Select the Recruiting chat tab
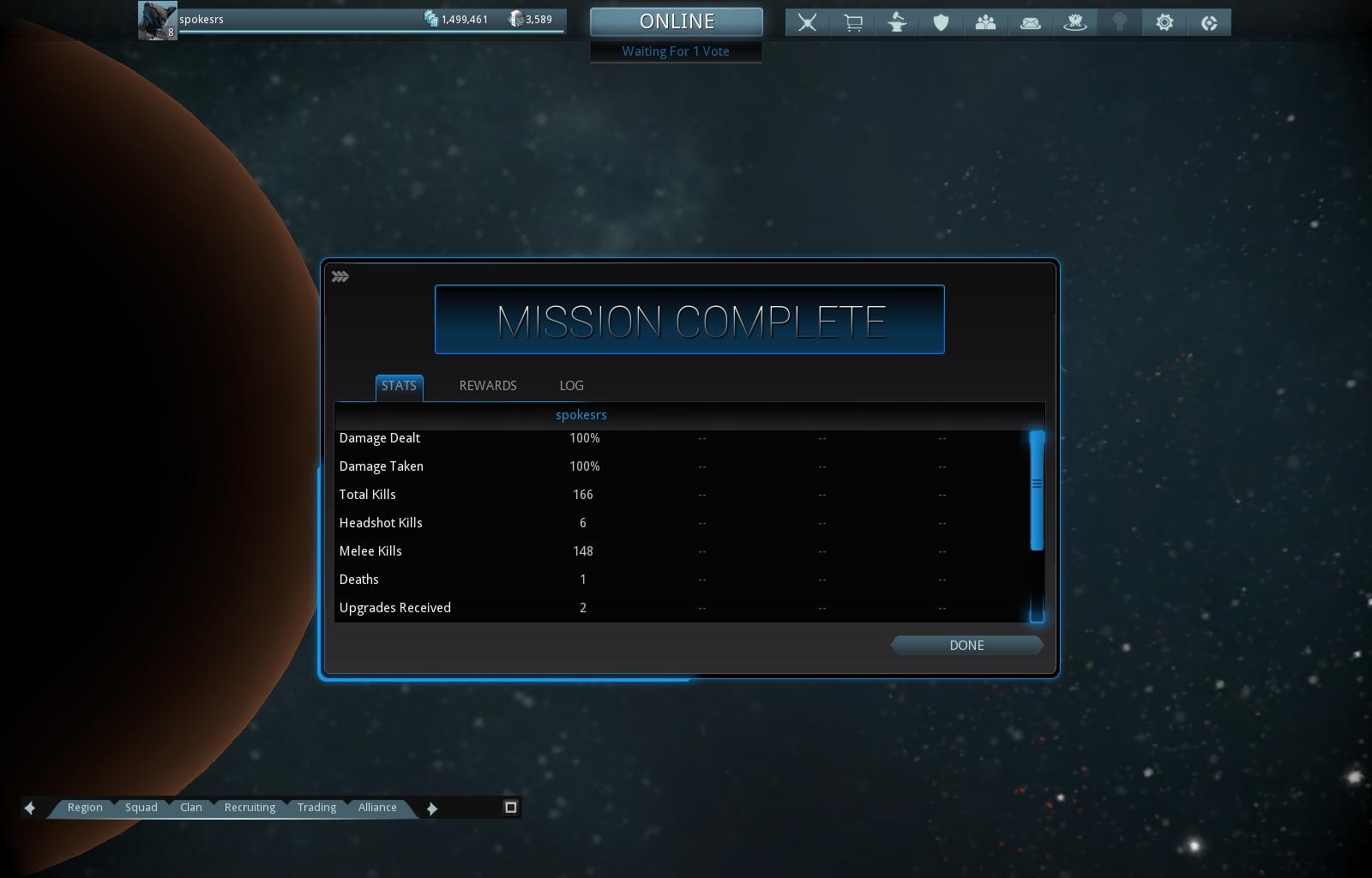The image size is (1372, 878). pyautogui.click(x=250, y=808)
